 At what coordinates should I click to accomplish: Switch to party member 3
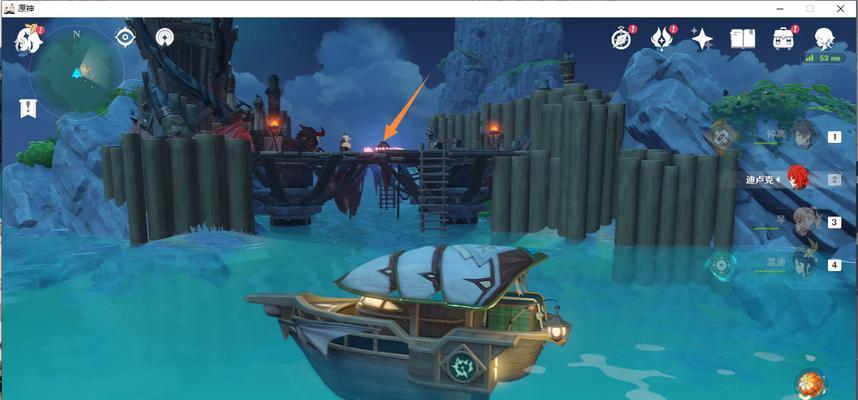(806, 222)
